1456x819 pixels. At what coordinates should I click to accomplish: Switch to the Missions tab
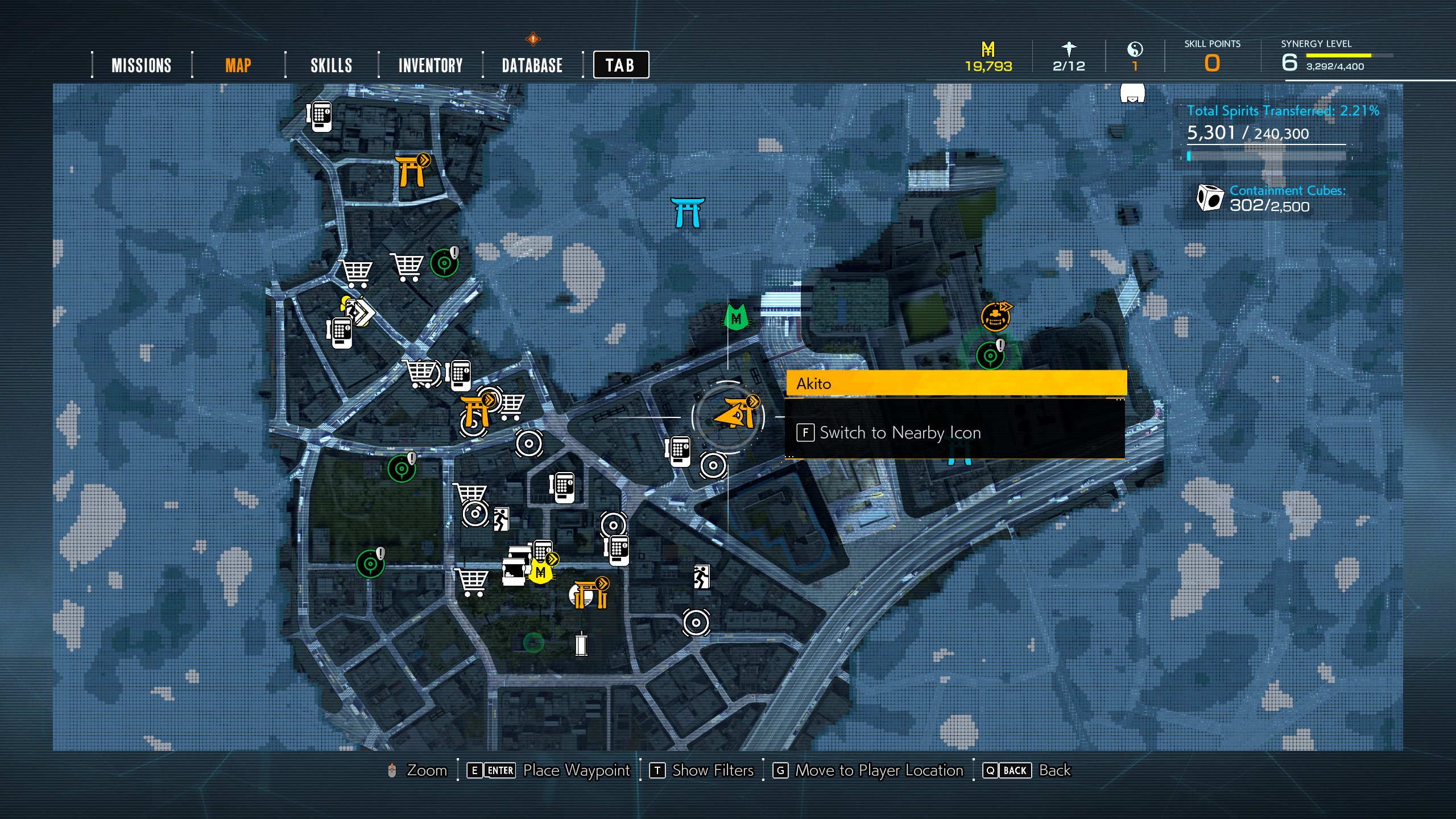click(141, 65)
